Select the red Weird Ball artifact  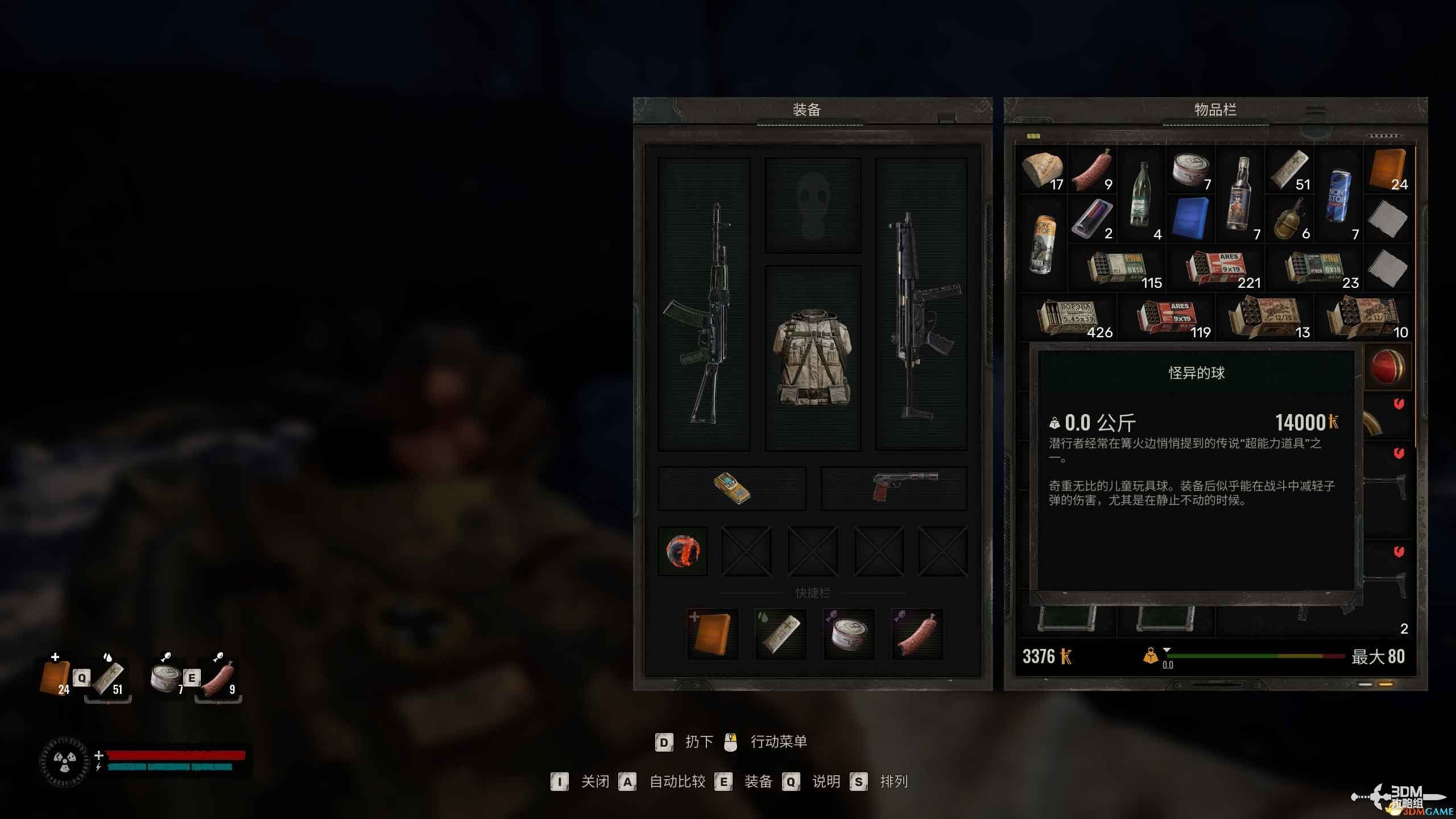click(1388, 367)
